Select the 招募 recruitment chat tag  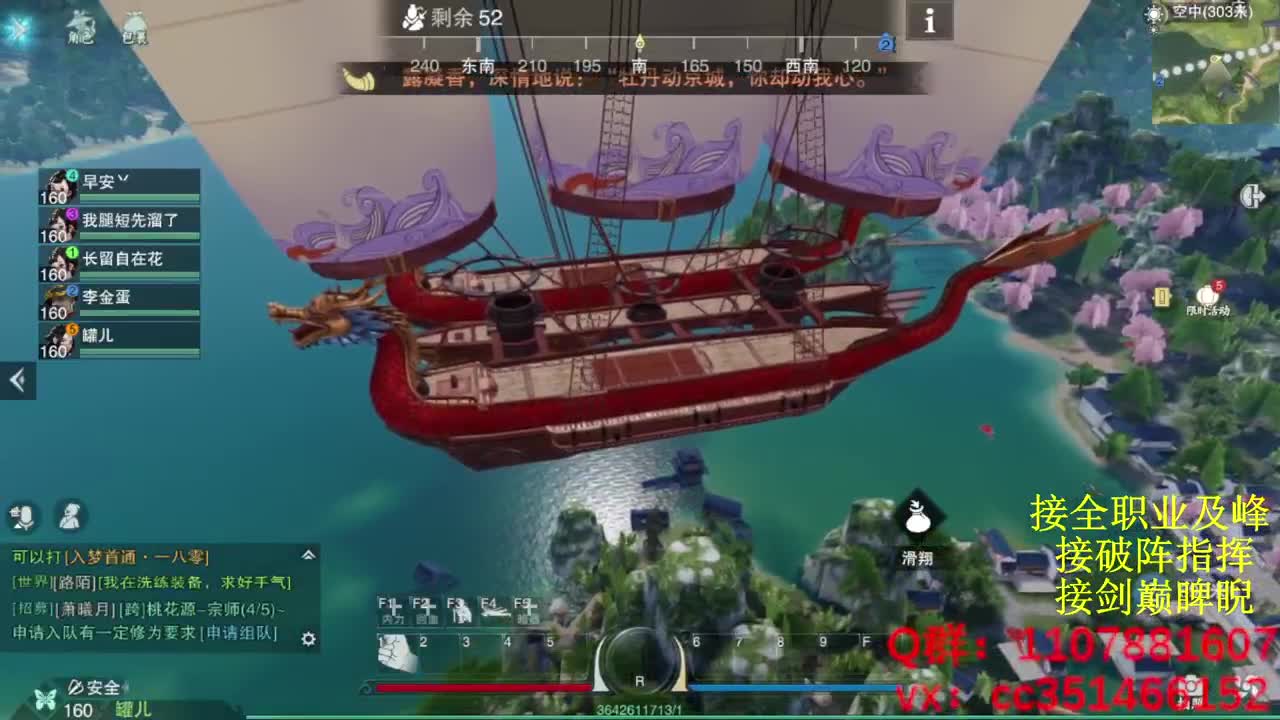[32, 607]
